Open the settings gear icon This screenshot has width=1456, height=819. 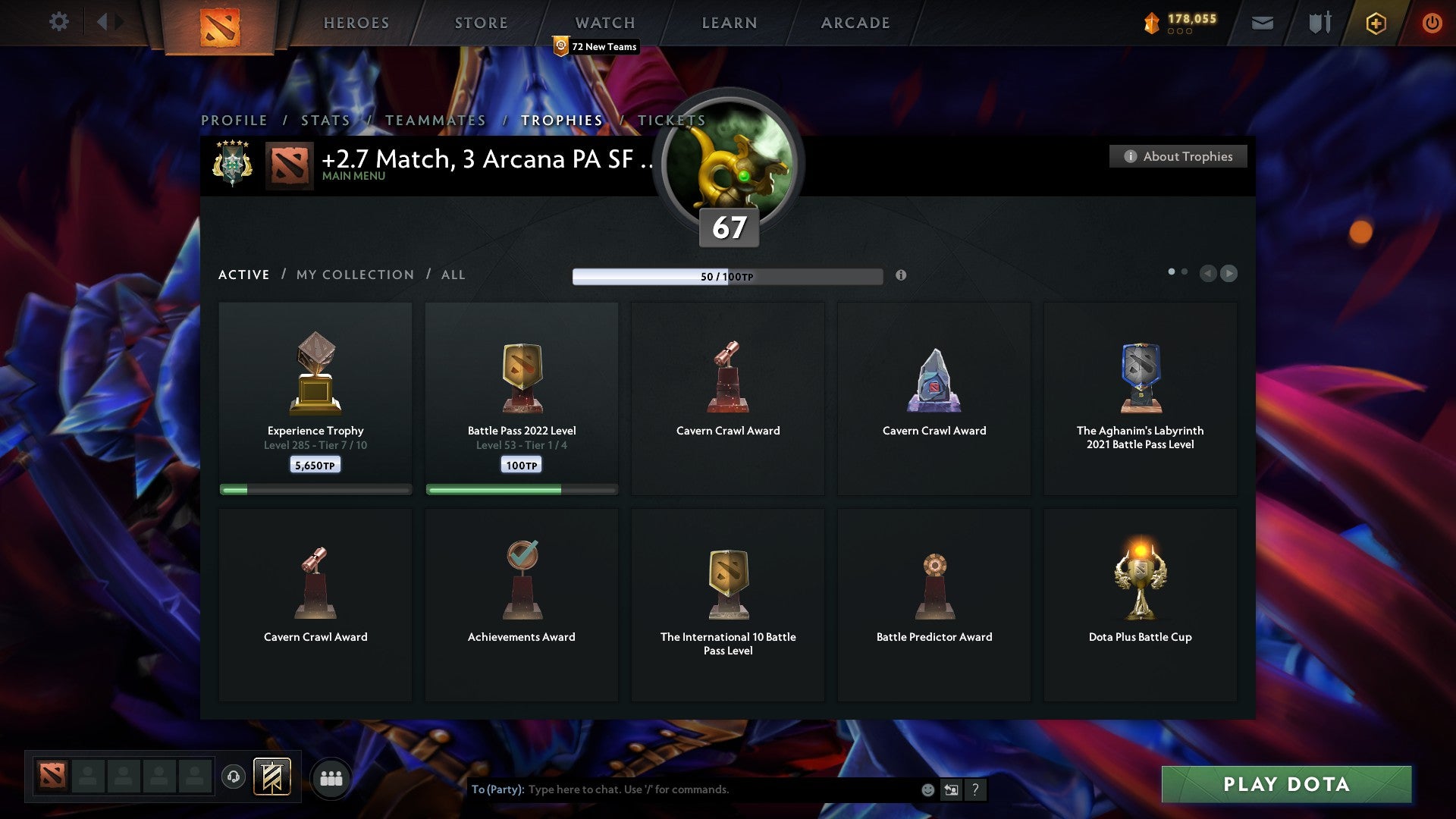click(x=58, y=21)
